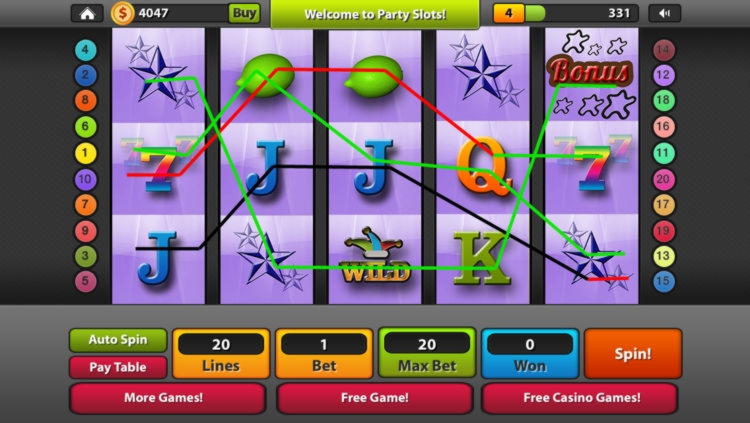Buy more coins
The height and width of the screenshot is (423, 750).
coord(244,13)
